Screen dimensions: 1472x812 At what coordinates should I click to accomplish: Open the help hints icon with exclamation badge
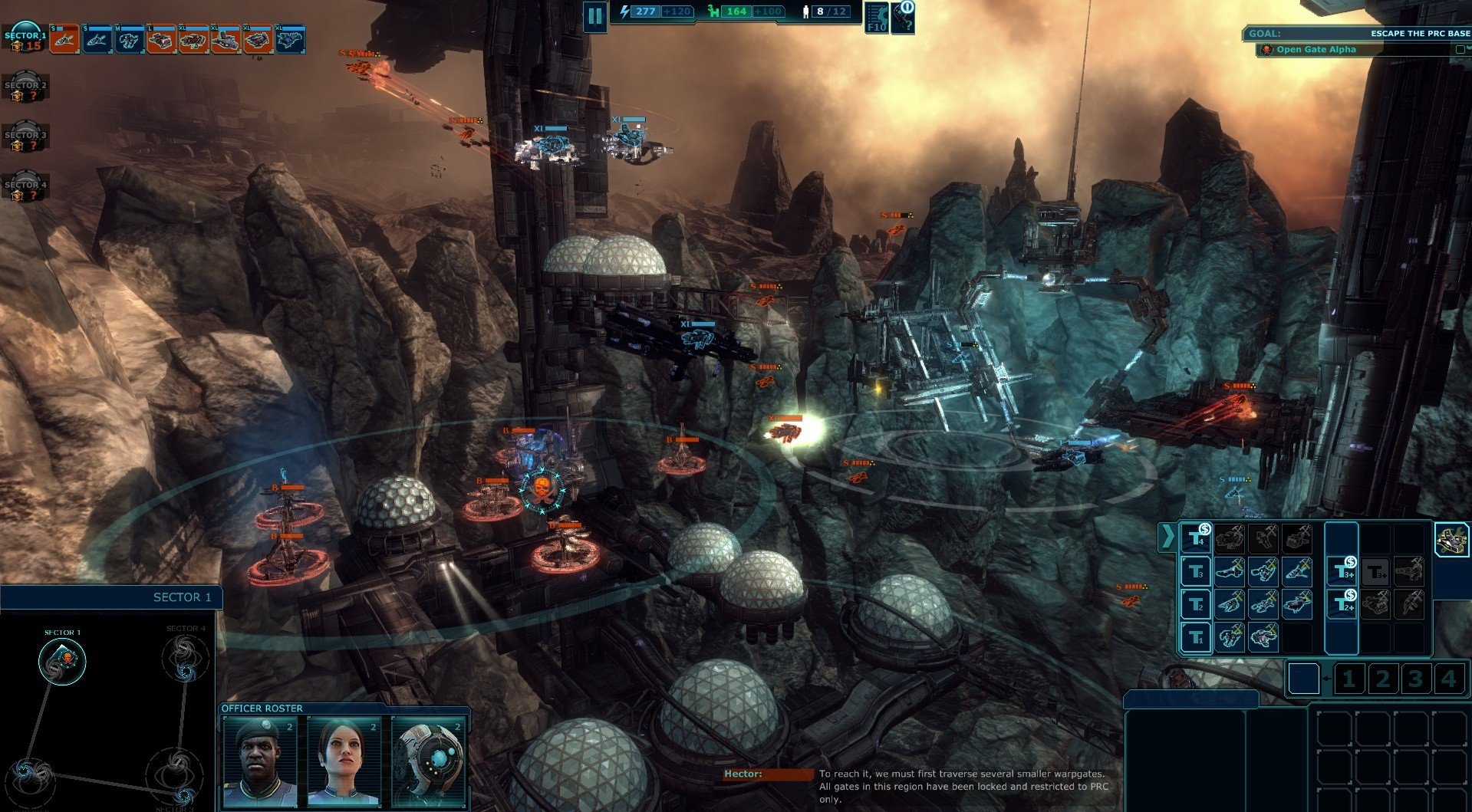coord(904,17)
